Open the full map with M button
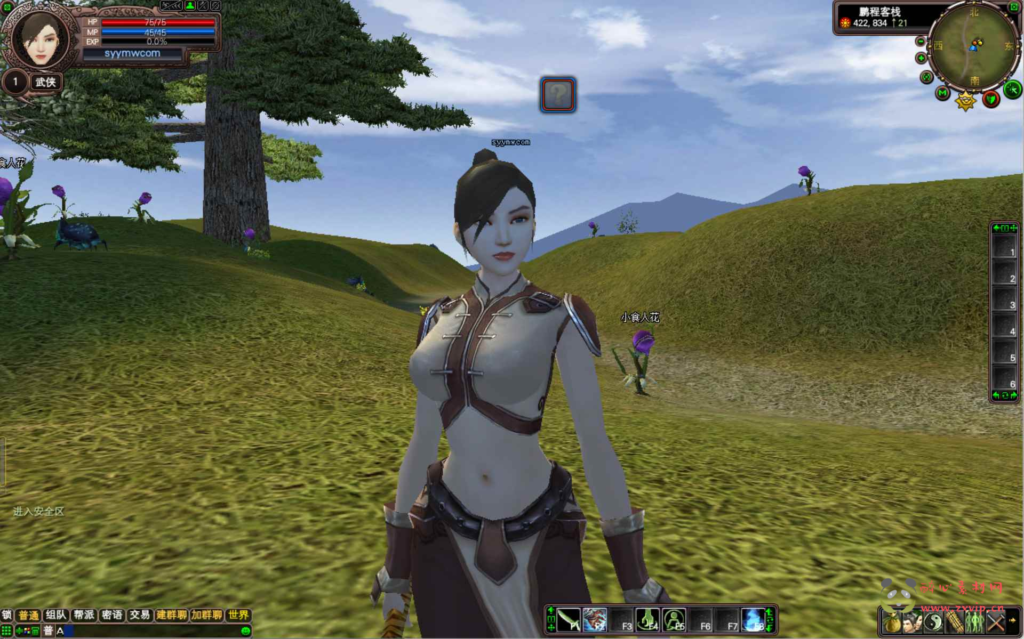This screenshot has width=1024, height=639. pos(942,93)
